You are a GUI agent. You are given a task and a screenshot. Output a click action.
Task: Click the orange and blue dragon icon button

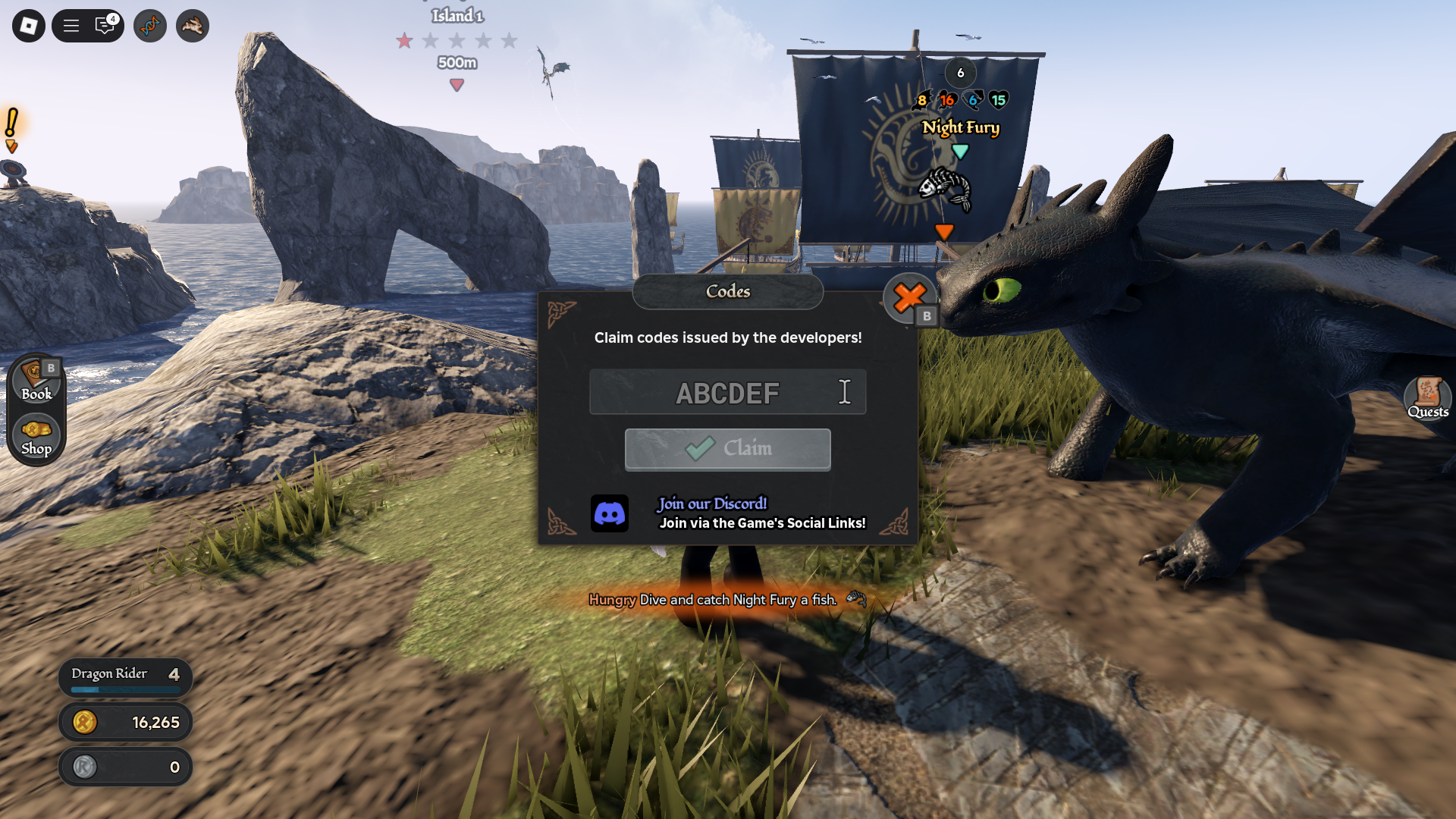[x=150, y=26]
